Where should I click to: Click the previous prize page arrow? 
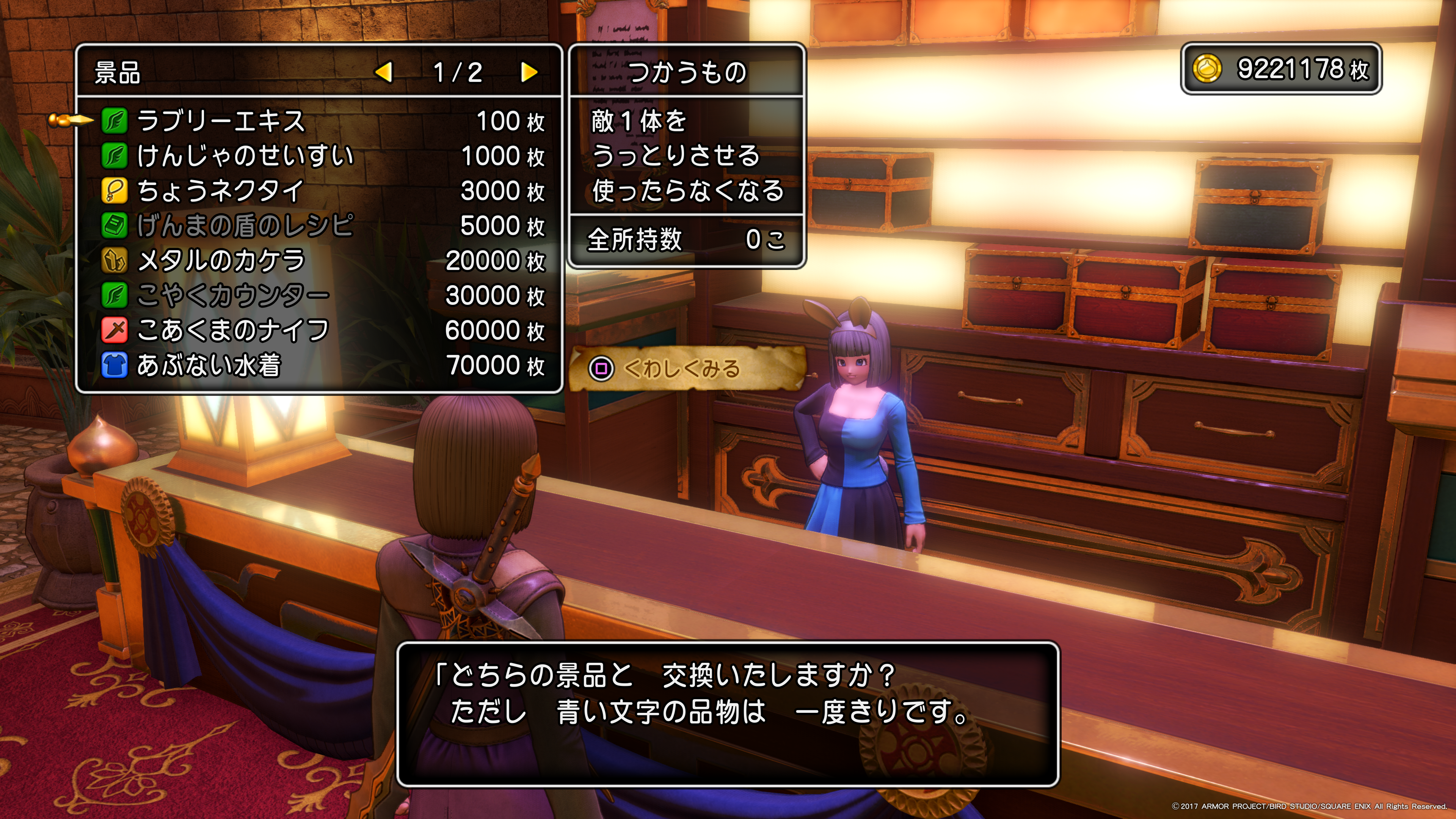pos(384,72)
